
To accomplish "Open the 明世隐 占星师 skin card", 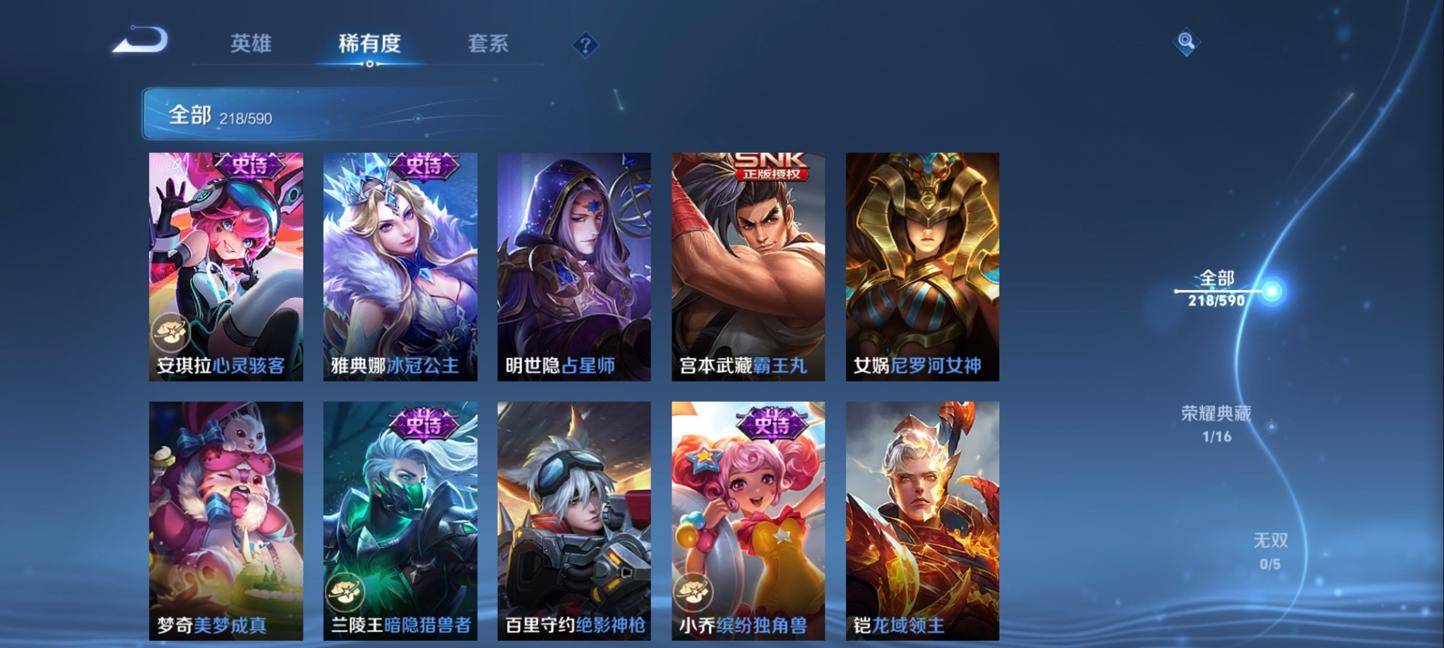I will point(574,266).
